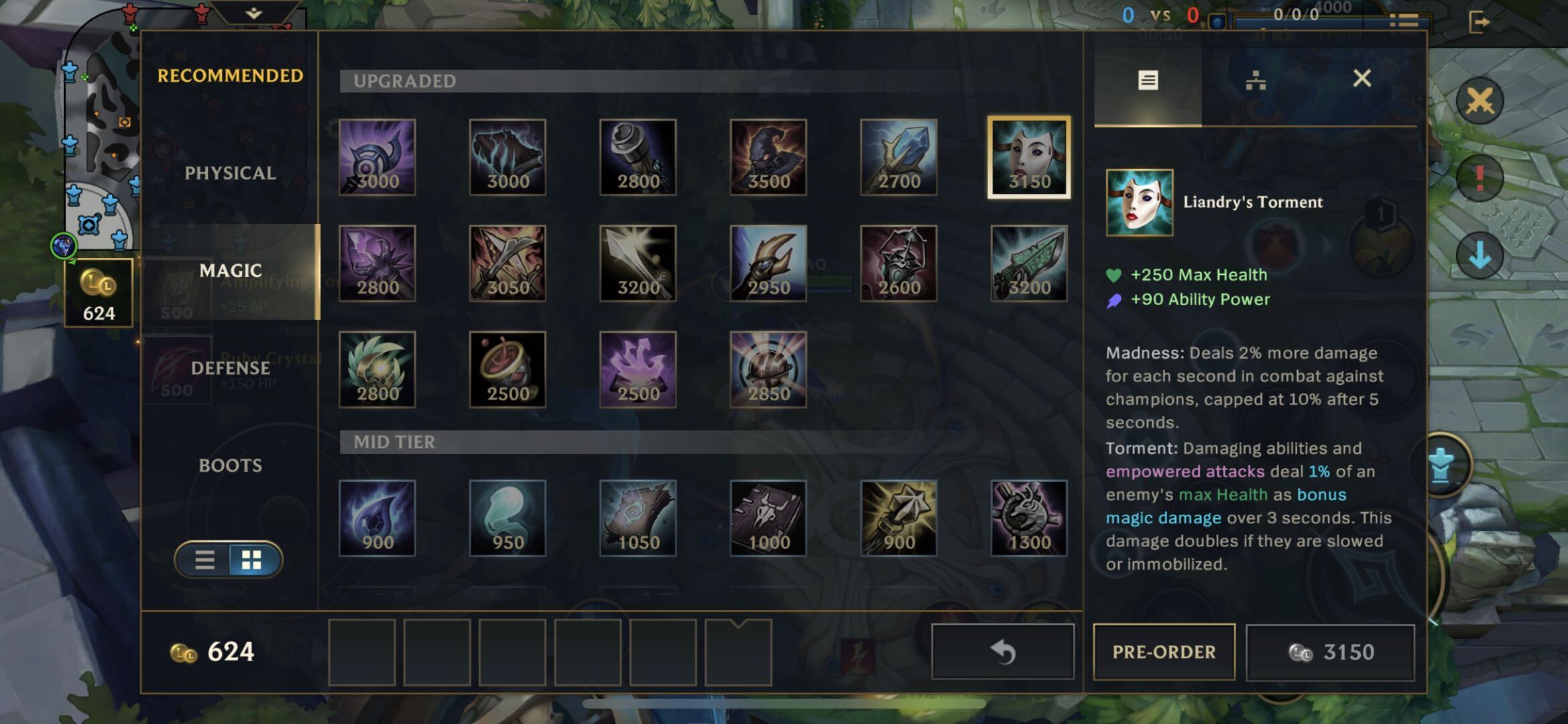The width and height of the screenshot is (1568, 724).
Task: Switch shop to list view
Action: point(204,560)
